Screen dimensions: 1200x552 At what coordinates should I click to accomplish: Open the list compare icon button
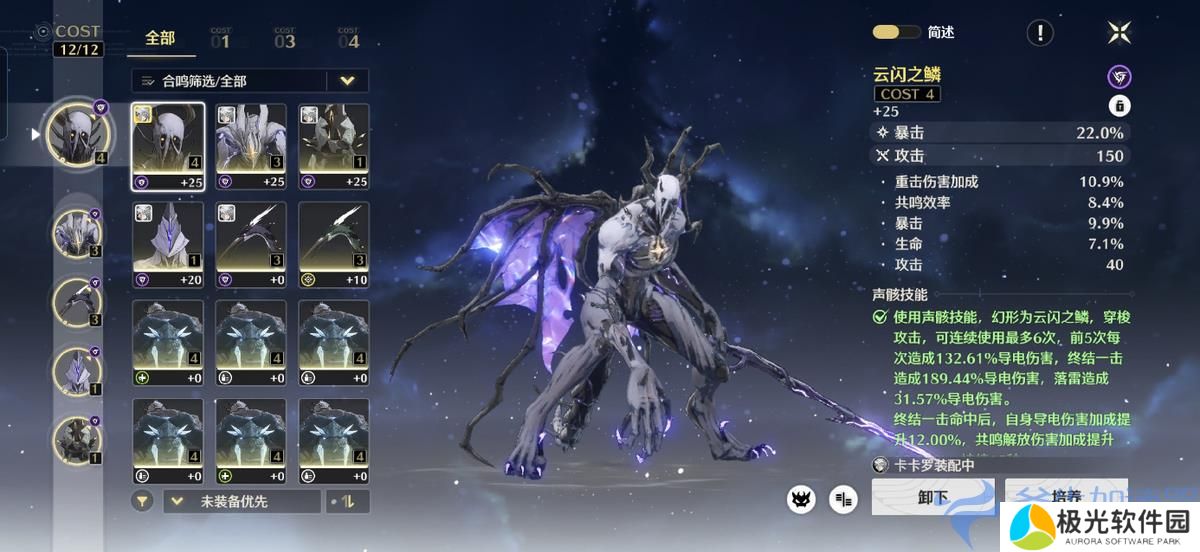(x=844, y=499)
